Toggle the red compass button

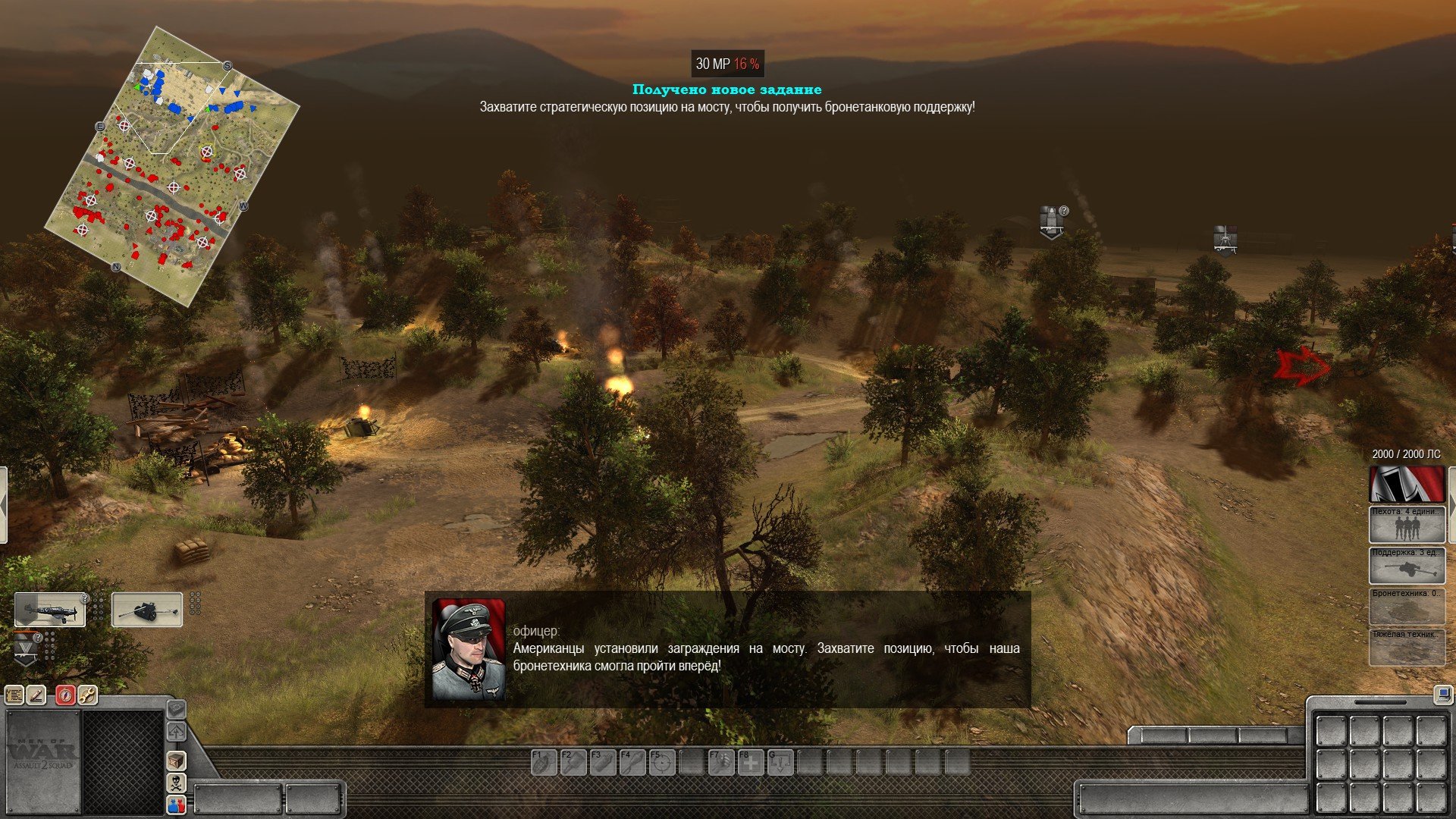[66, 695]
